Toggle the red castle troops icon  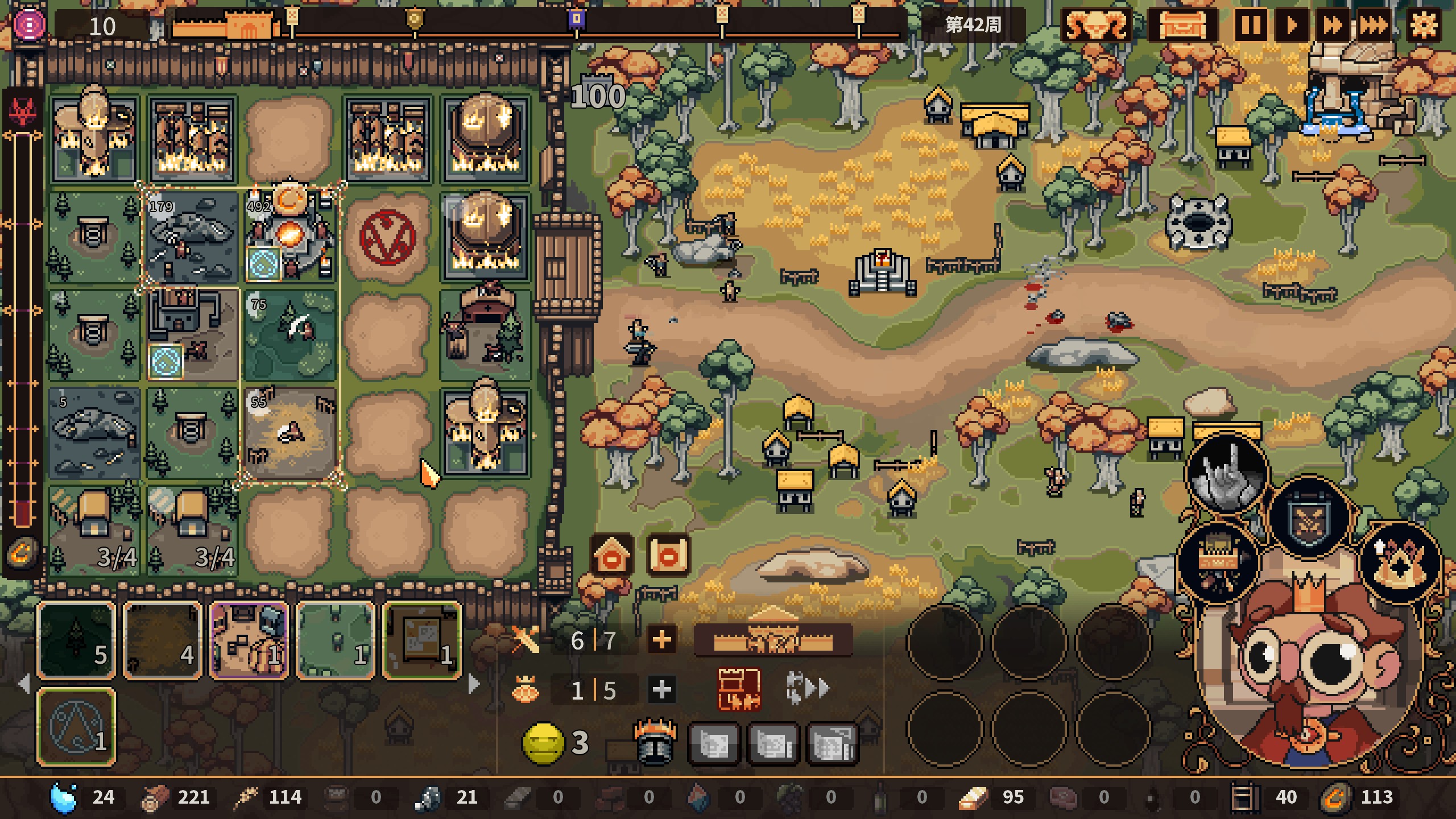(x=739, y=689)
